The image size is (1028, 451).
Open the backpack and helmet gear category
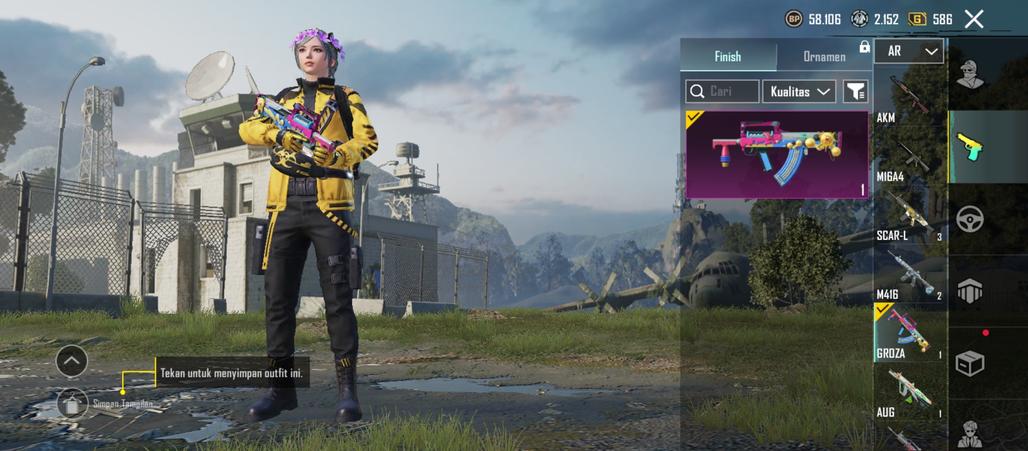(969, 291)
